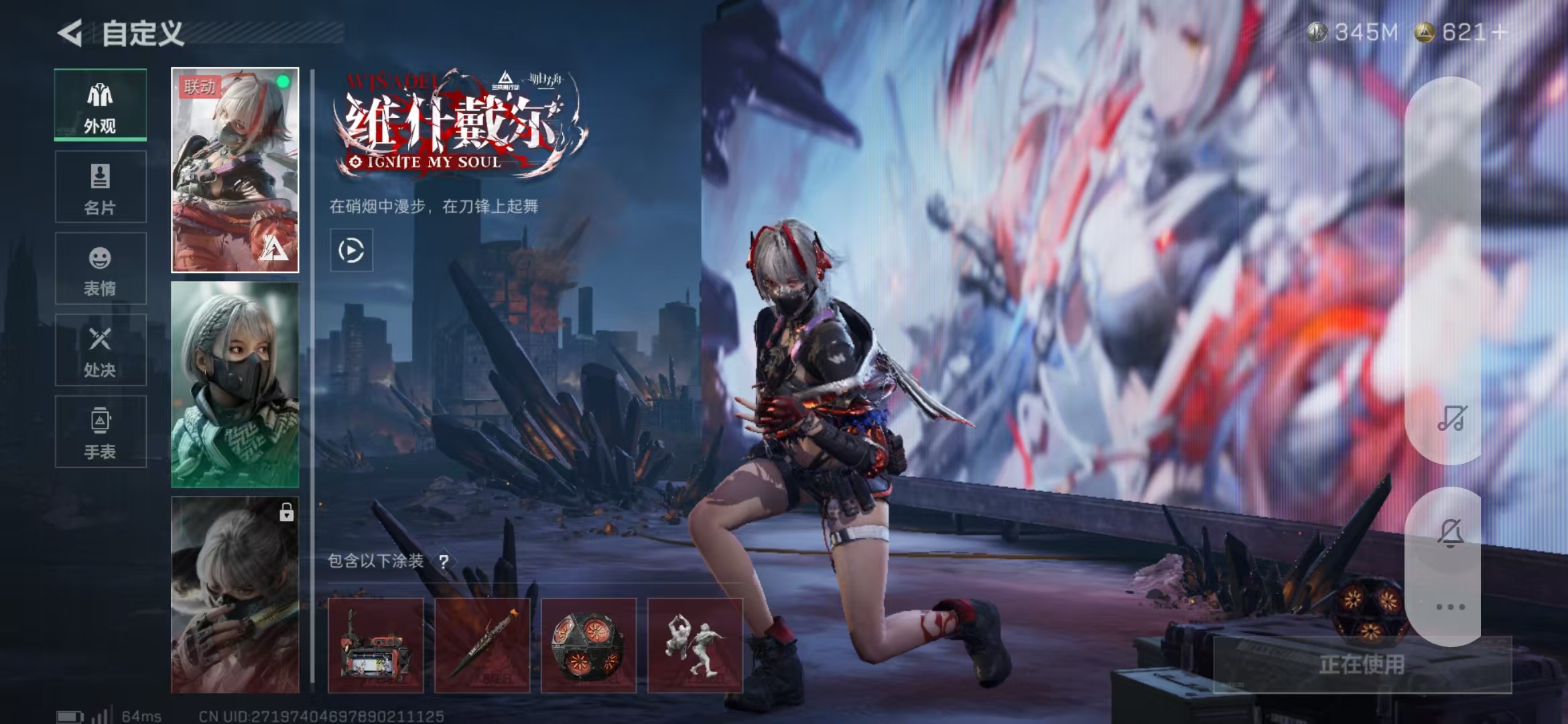Add more gold currency with plus
The image size is (1568, 724).
1500,32
